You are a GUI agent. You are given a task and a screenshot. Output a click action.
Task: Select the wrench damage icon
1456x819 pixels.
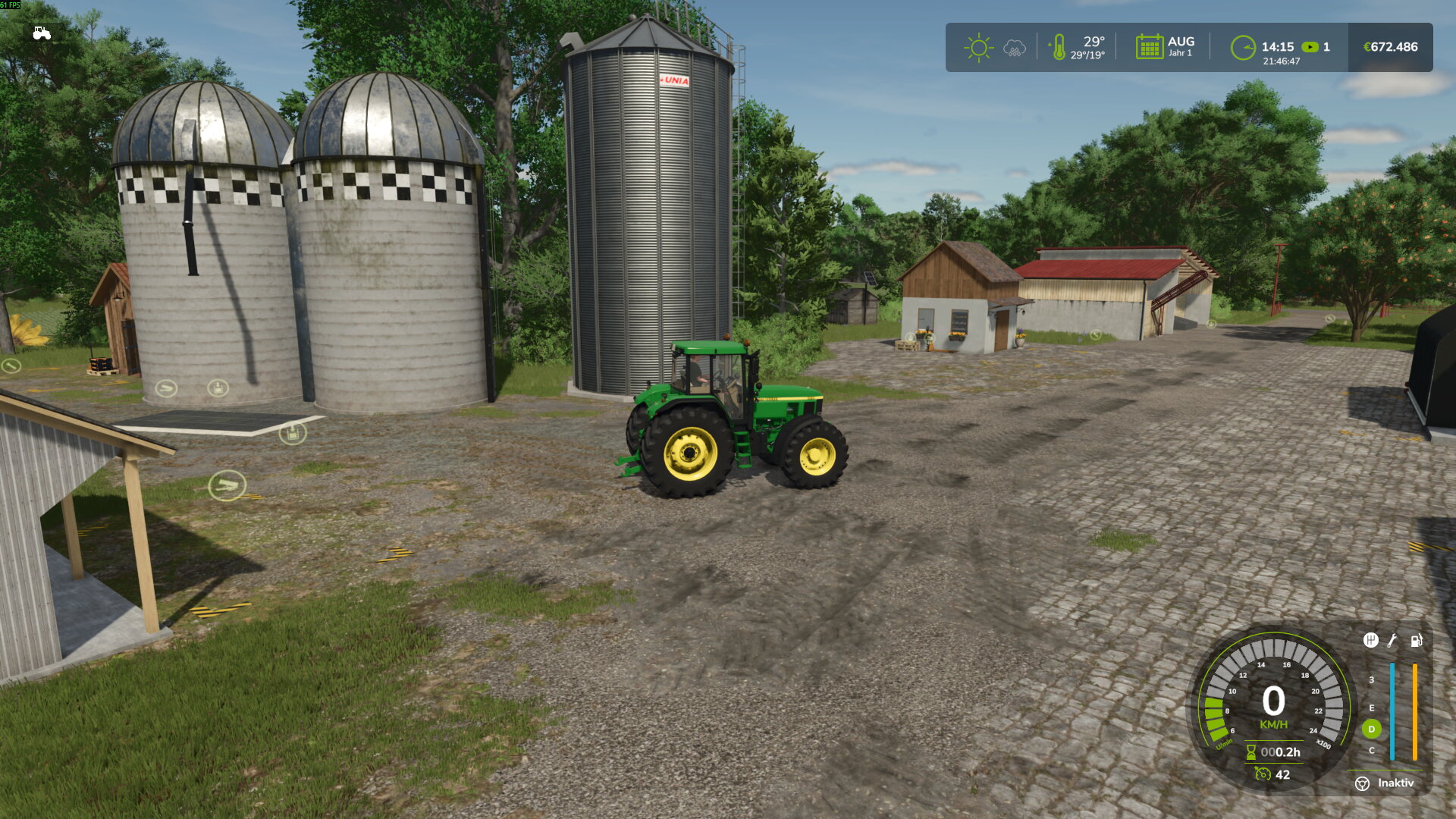tap(1392, 640)
